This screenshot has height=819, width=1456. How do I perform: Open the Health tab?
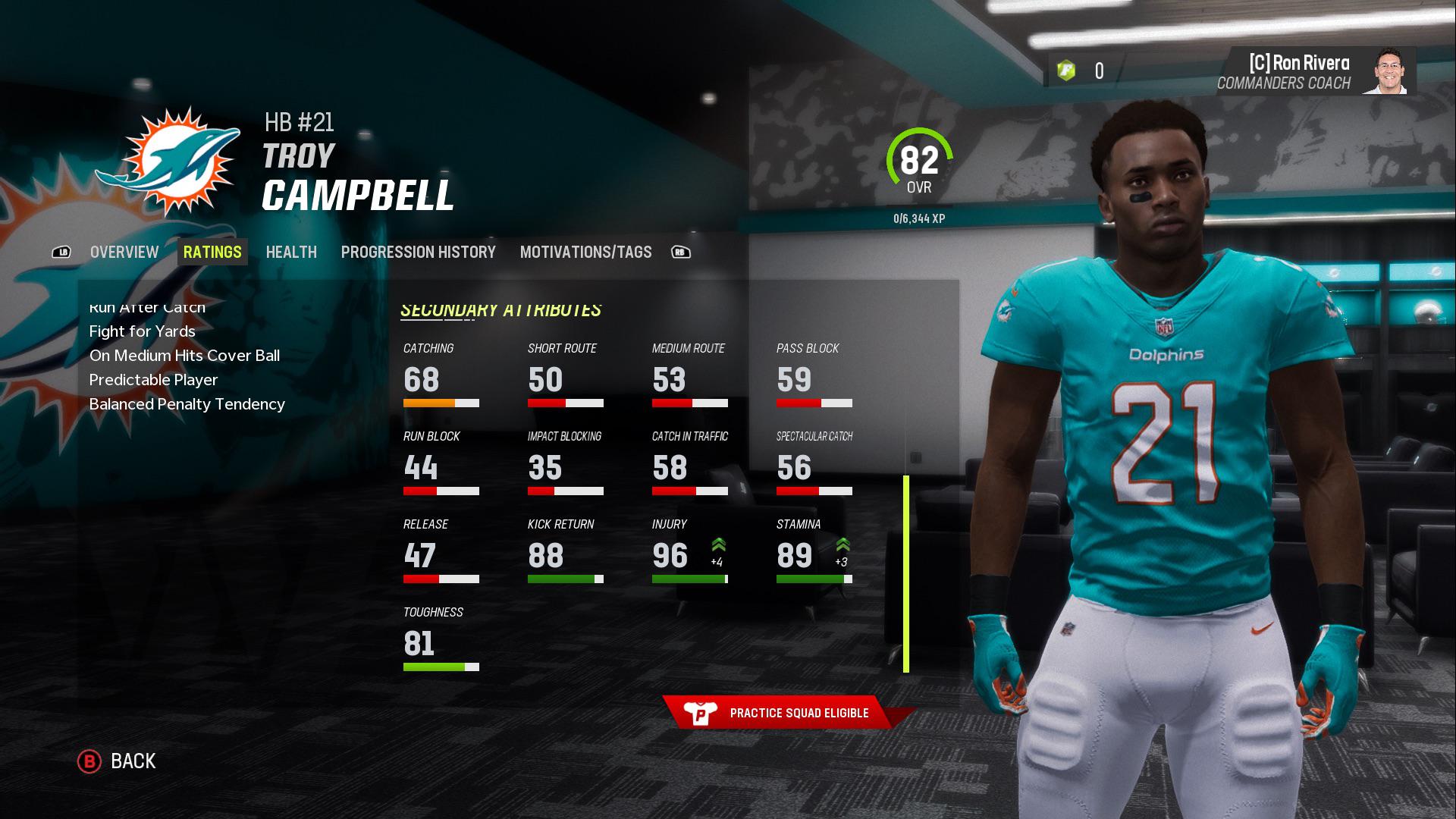click(x=291, y=253)
